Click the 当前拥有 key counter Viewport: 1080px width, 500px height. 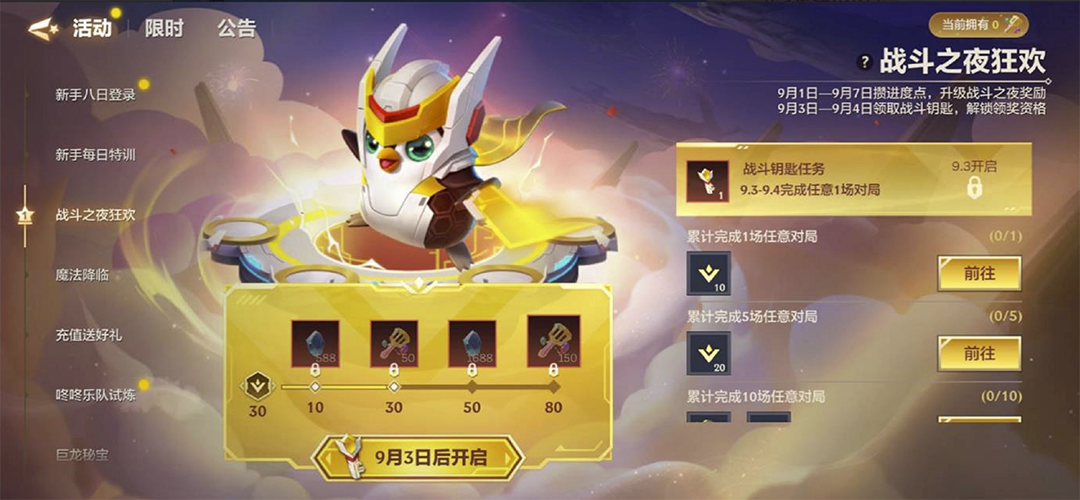coord(977,24)
